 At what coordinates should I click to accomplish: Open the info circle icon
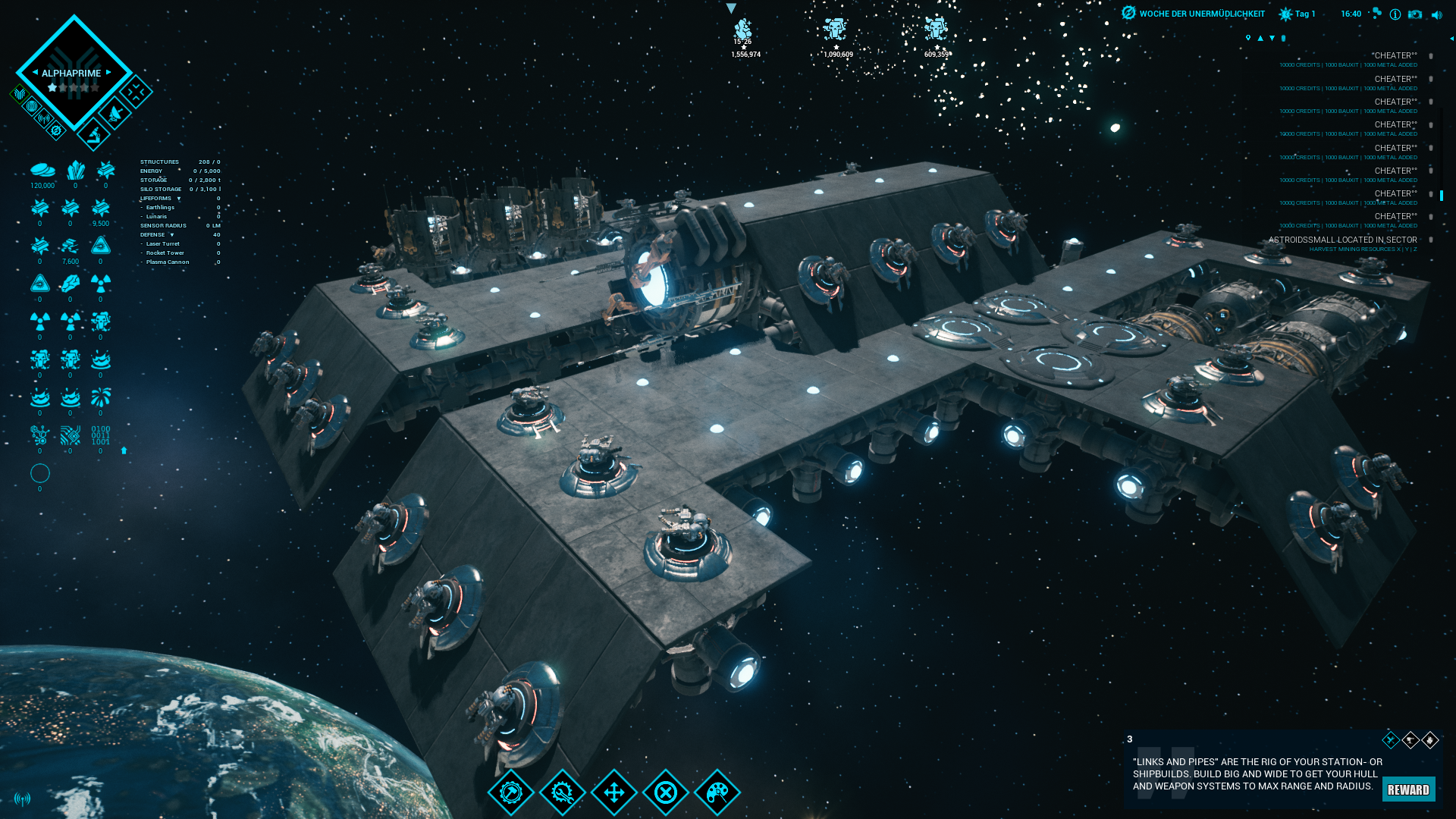coord(1395,14)
